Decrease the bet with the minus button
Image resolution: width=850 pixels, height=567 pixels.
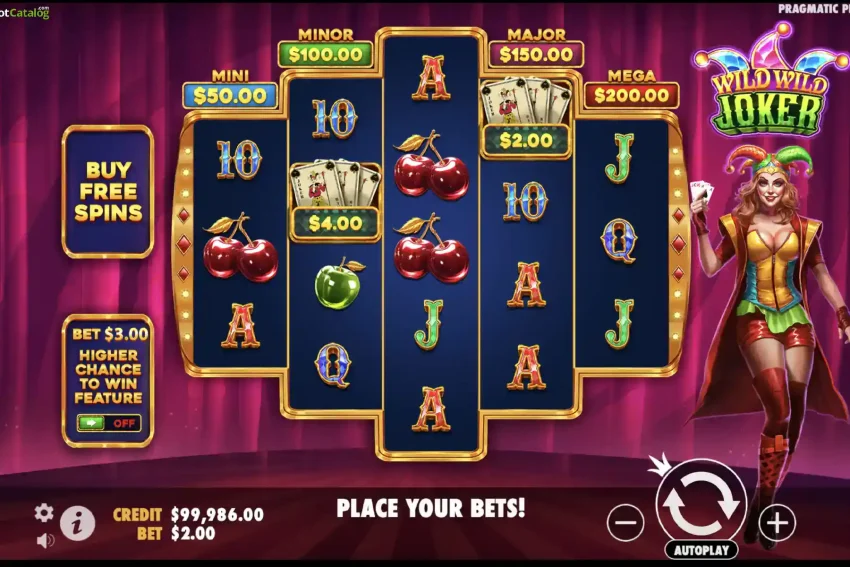(x=626, y=521)
